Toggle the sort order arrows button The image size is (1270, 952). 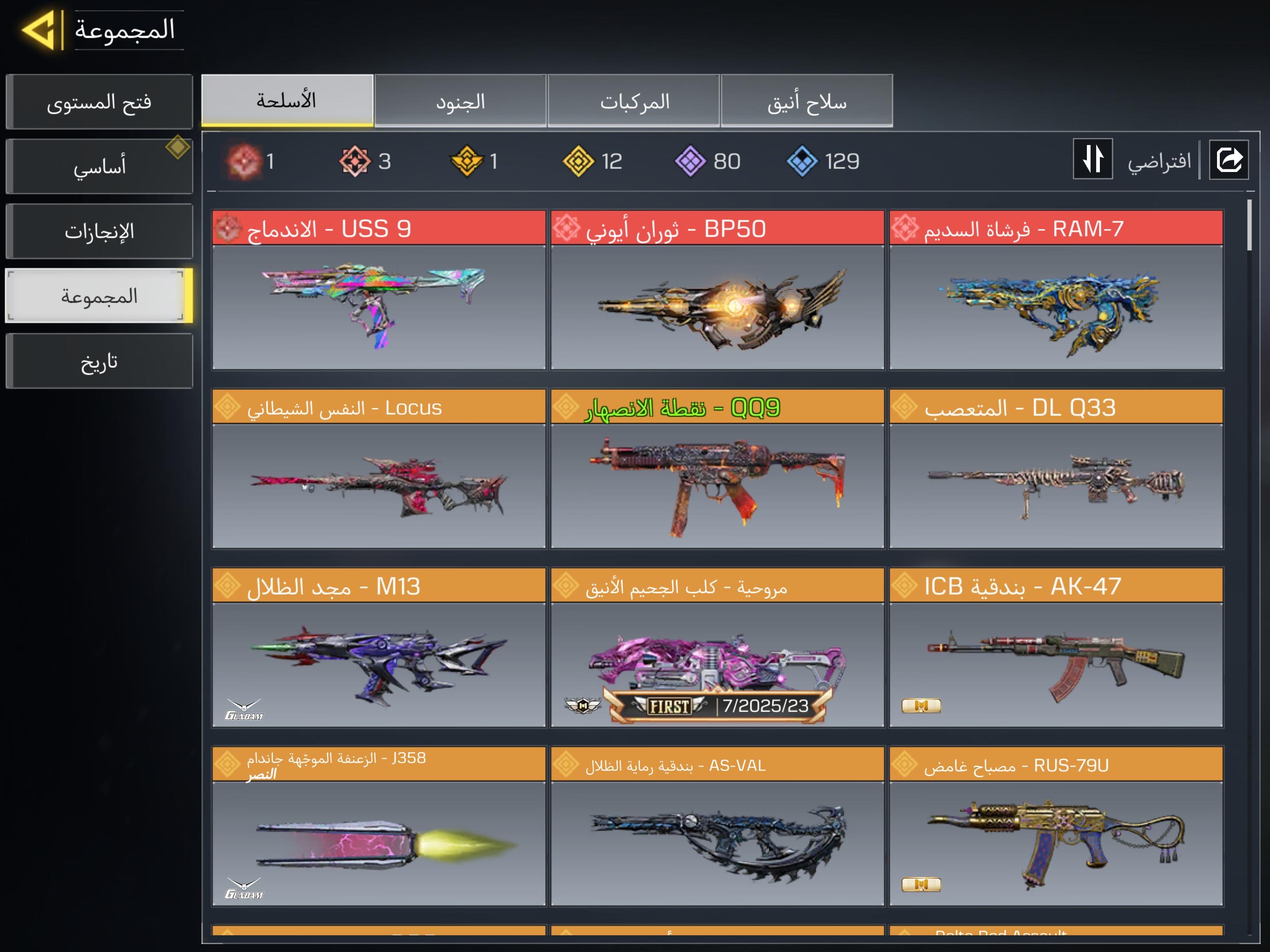[x=1092, y=159]
